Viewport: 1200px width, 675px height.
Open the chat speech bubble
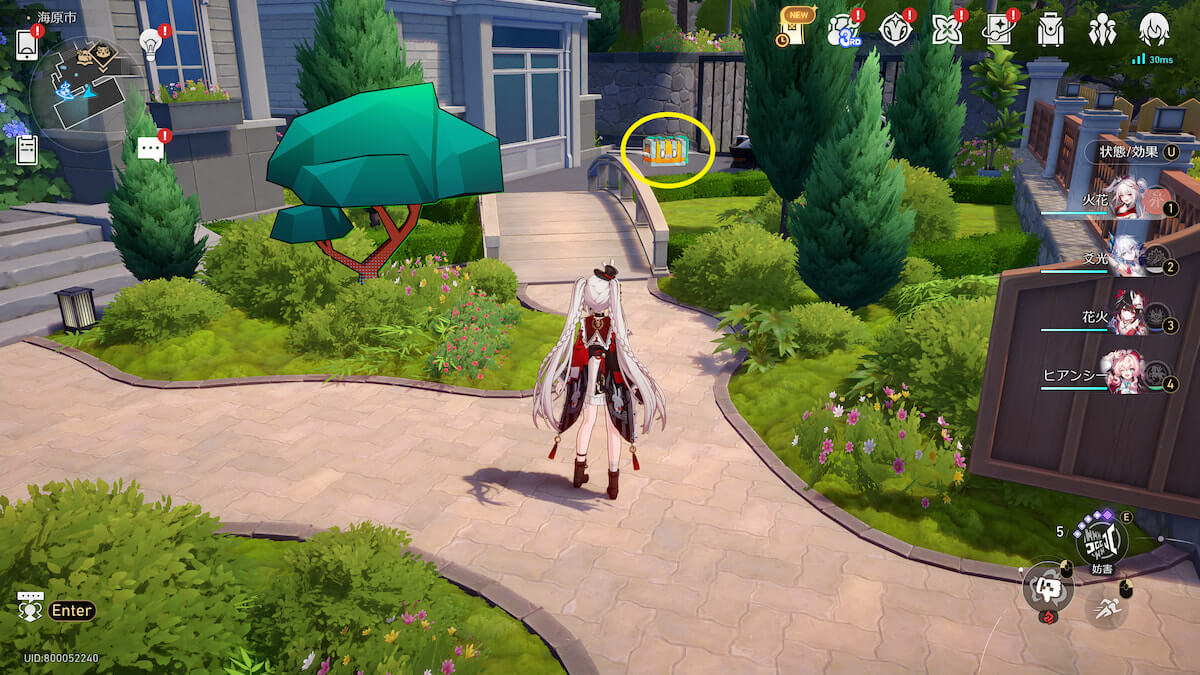tap(150, 149)
